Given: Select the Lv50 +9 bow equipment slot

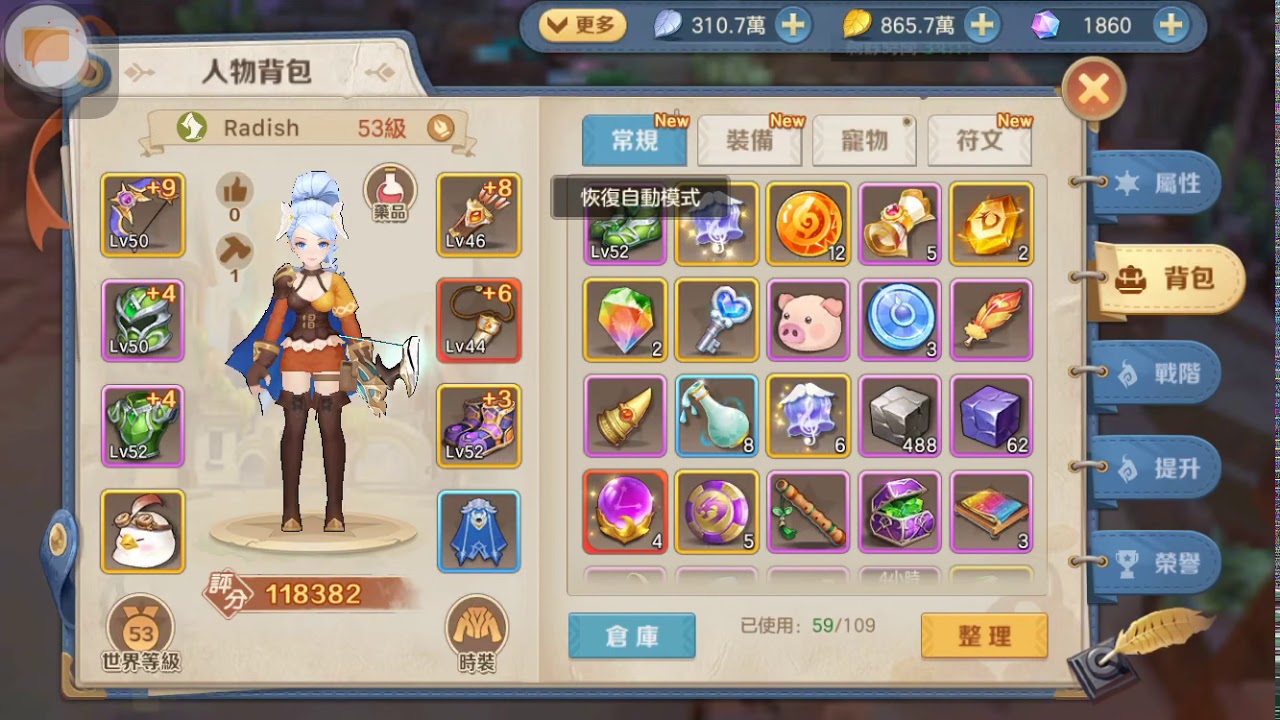Looking at the screenshot, I should pos(141,214).
